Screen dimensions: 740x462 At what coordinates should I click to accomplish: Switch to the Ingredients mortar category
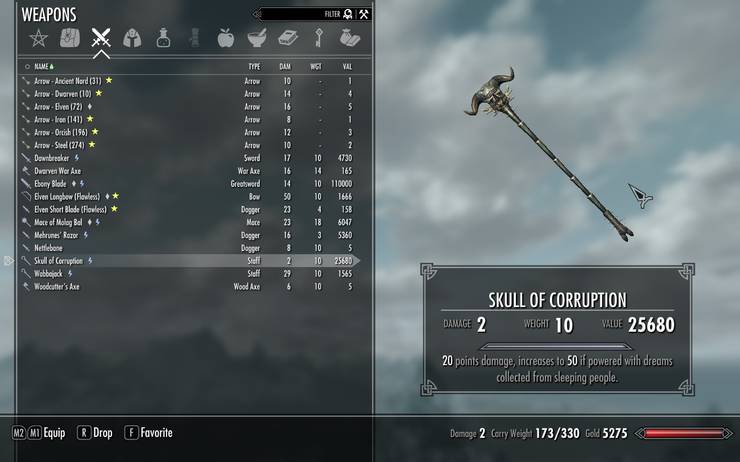(x=255, y=39)
